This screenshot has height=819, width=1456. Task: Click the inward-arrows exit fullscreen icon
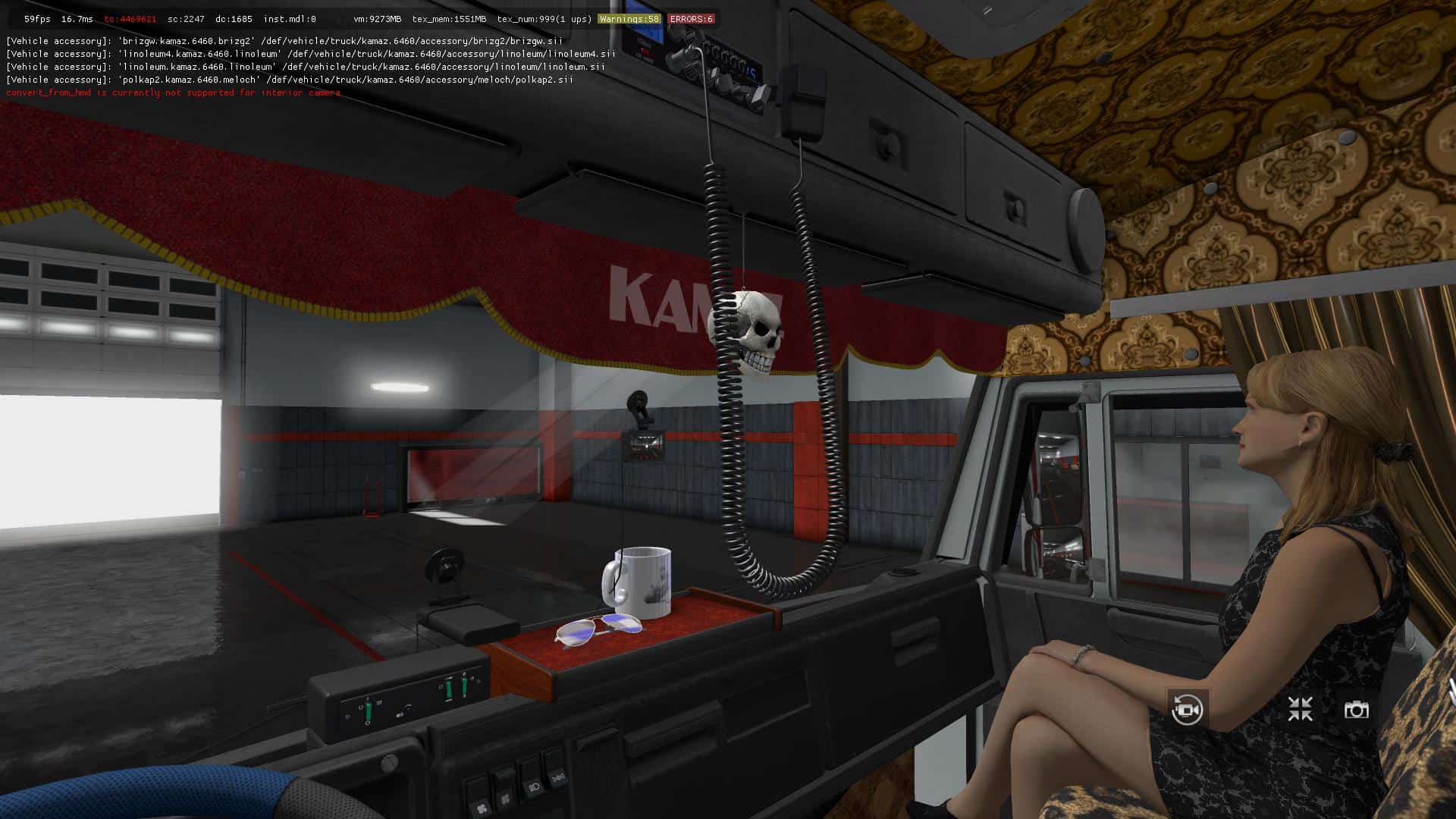click(1300, 709)
